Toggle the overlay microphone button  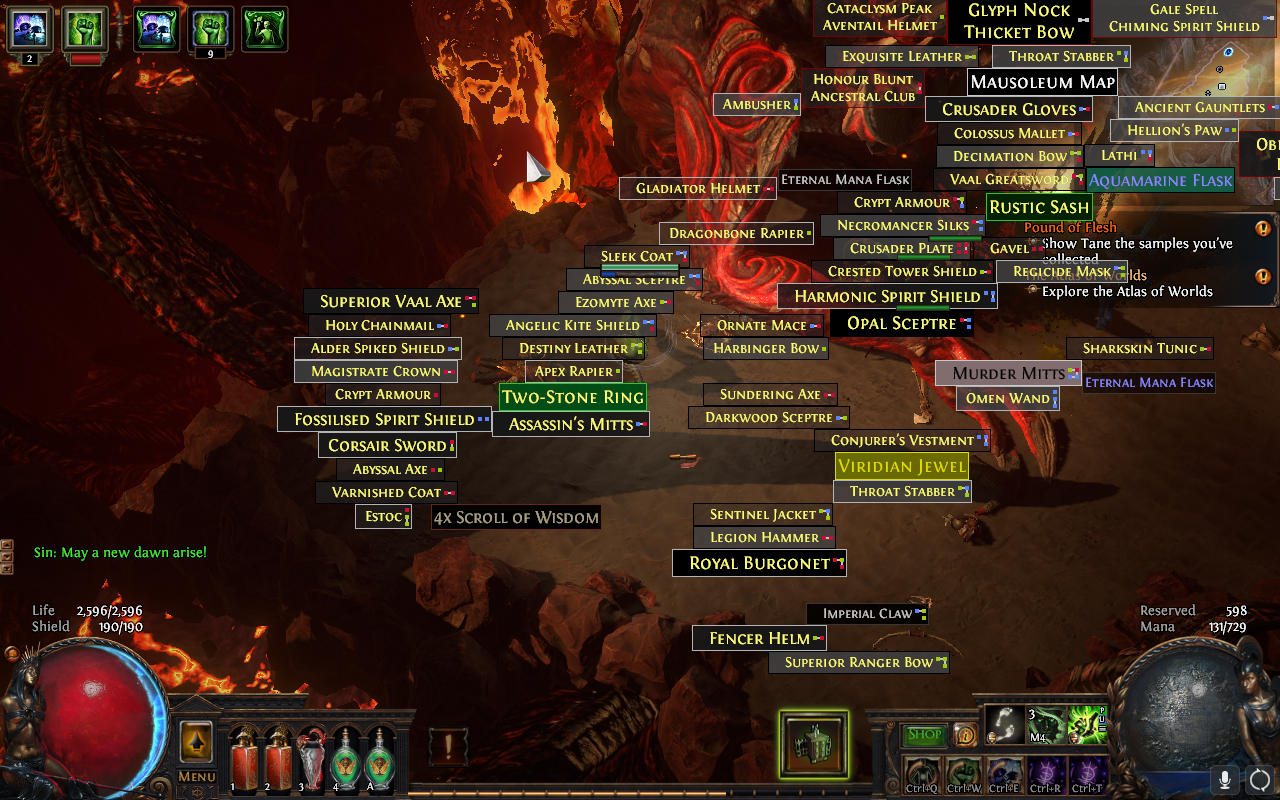1224,779
